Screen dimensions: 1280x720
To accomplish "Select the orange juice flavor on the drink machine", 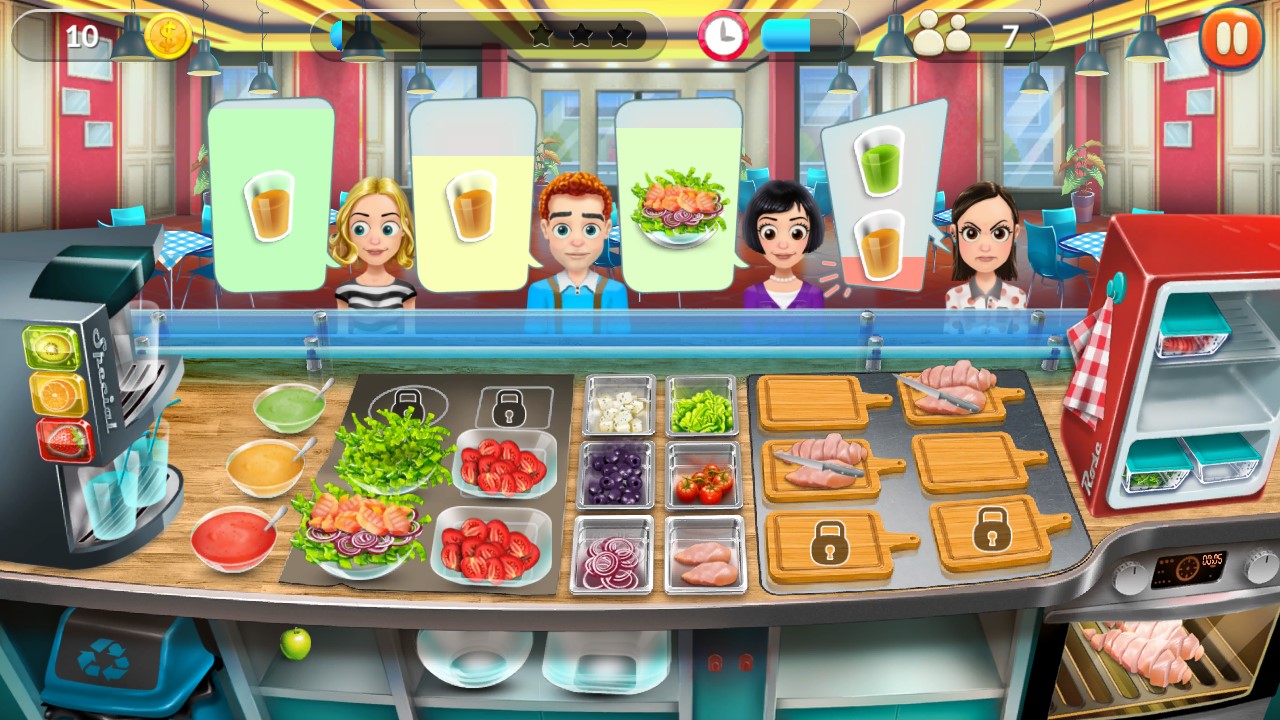I will 57,390.
